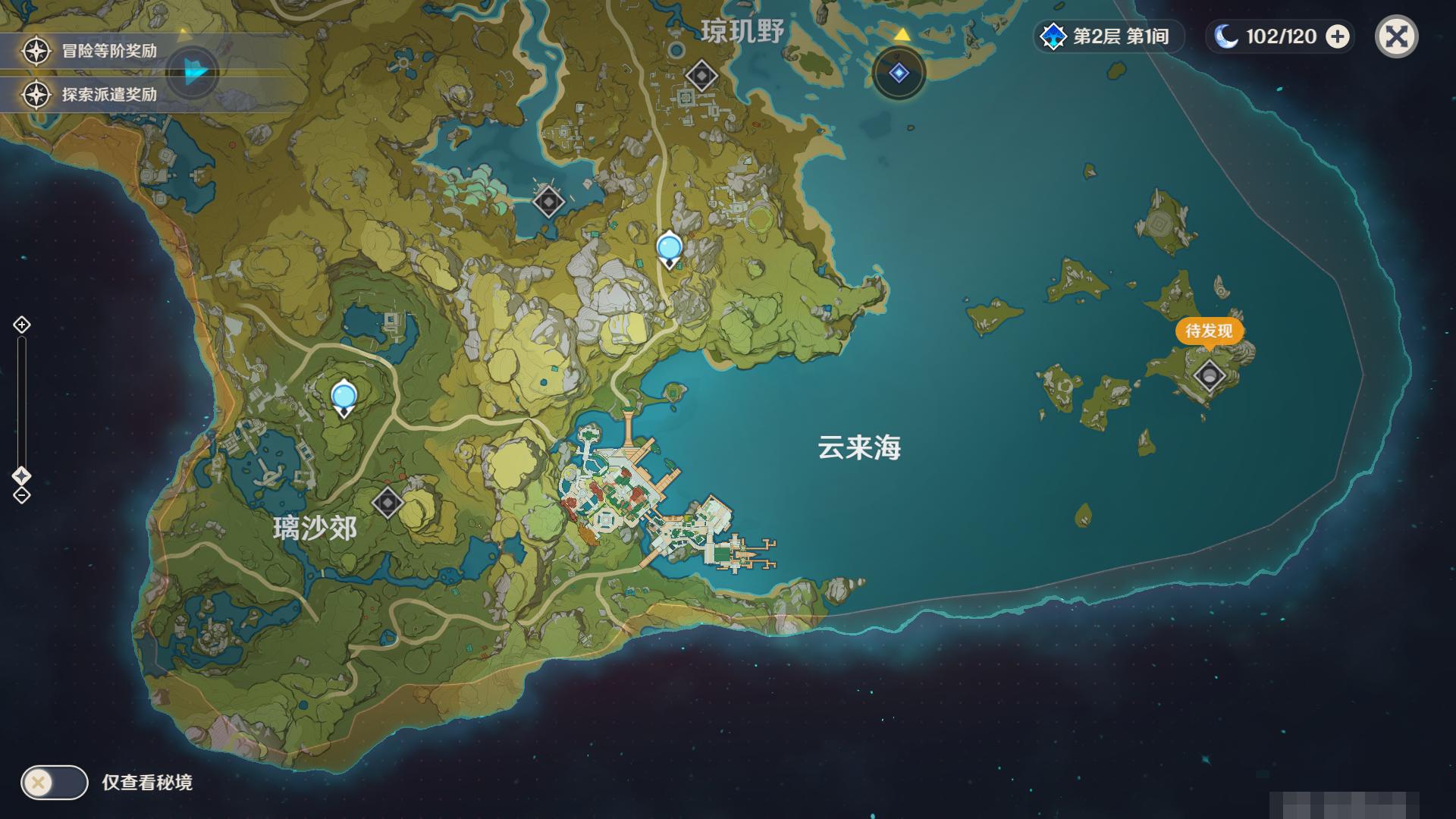The width and height of the screenshot is (1456, 819).
Task: Click the undiscovered waypoint on the eastern island
Action: click(1210, 375)
